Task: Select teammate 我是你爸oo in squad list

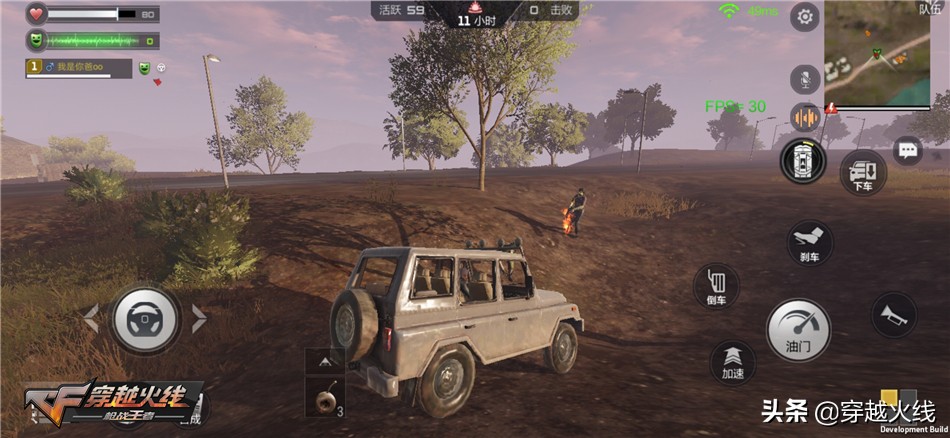Action: (x=79, y=68)
